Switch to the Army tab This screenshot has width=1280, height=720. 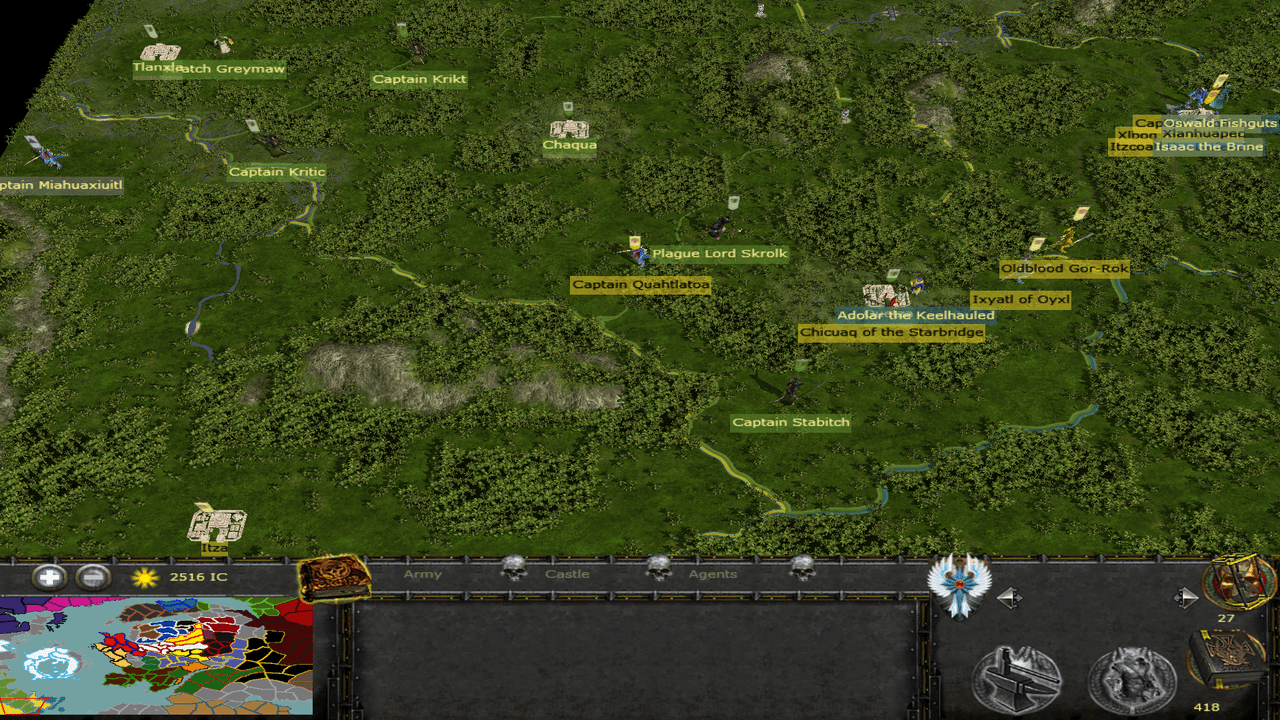click(x=422, y=574)
